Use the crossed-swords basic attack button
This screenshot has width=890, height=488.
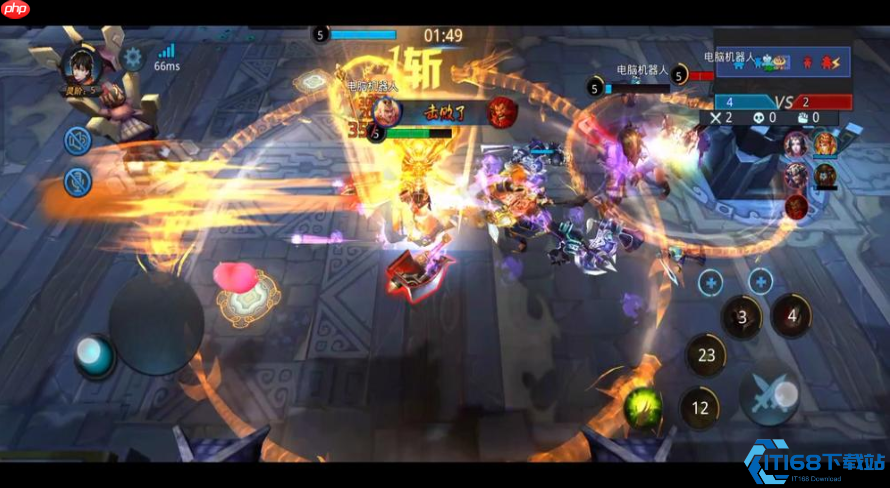tap(768, 397)
